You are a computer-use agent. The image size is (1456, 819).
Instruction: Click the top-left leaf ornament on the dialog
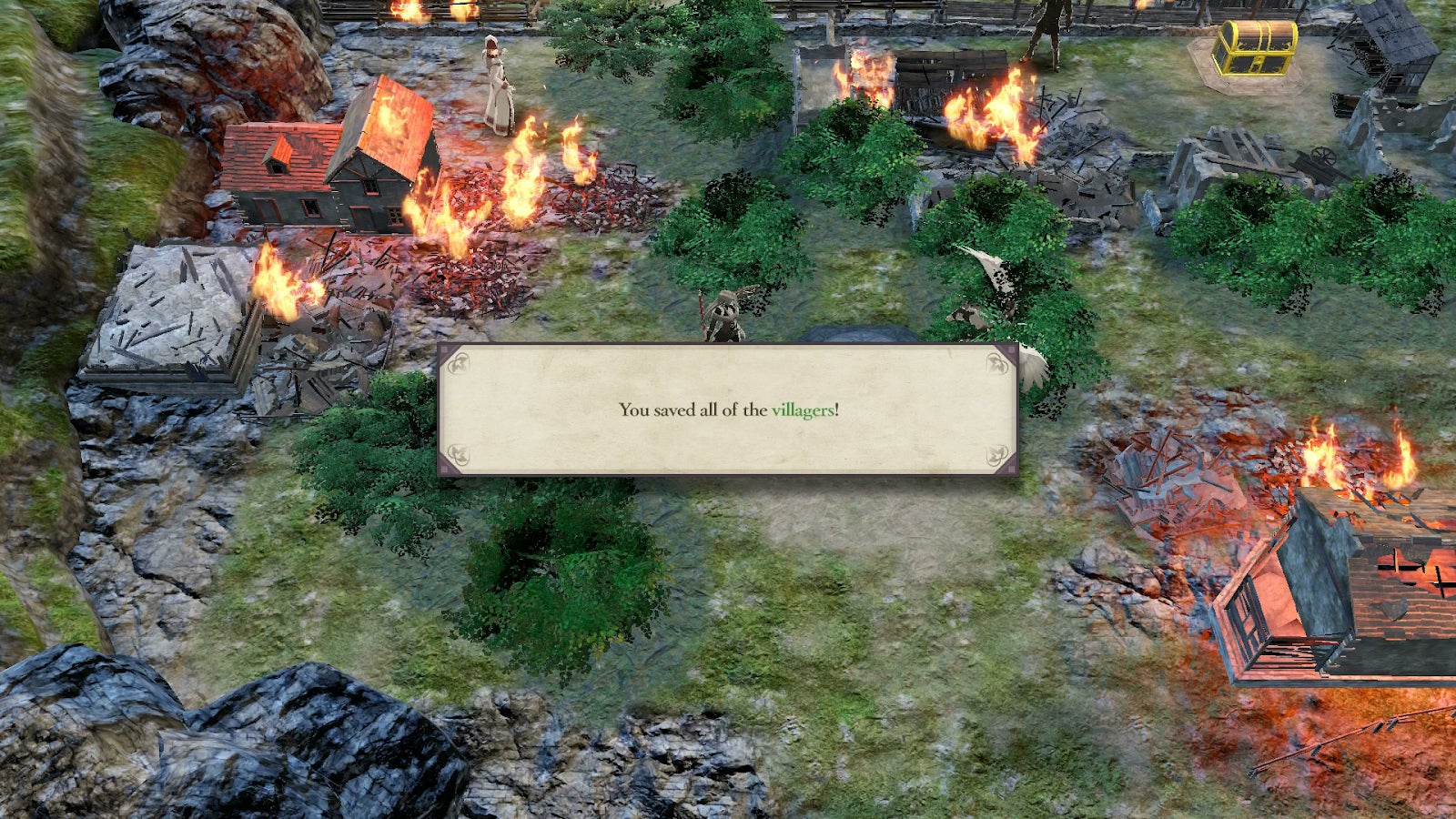(460, 362)
